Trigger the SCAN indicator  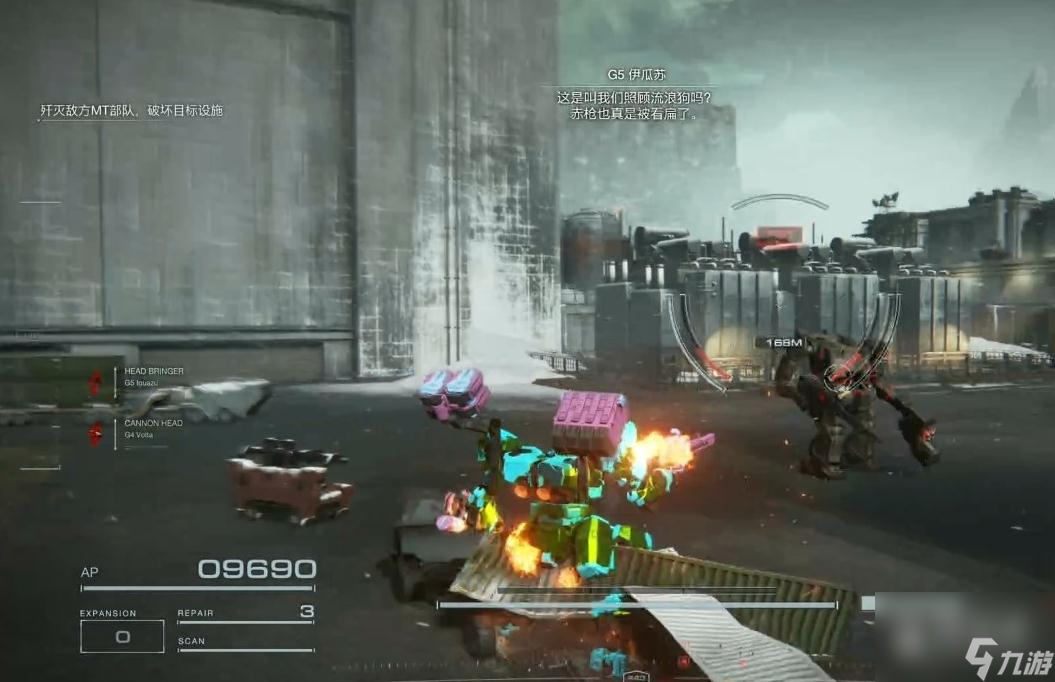click(x=245, y=643)
